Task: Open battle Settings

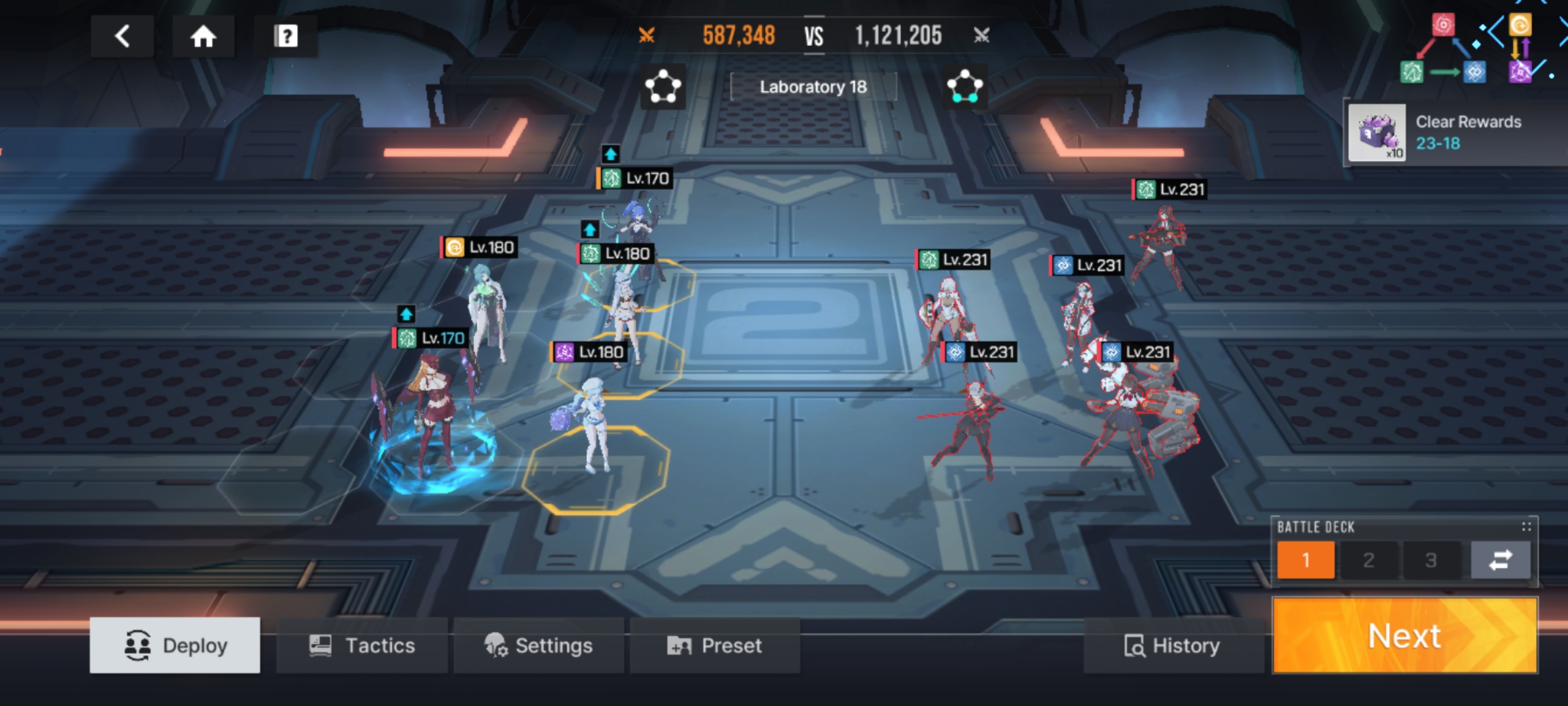Action: [x=538, y=645]
